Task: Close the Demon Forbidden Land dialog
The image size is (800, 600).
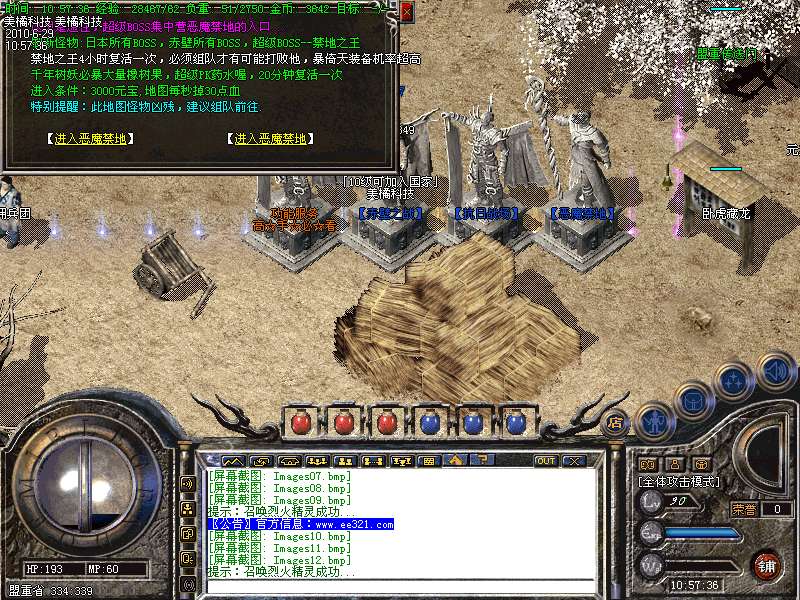Action: (407, 11)
